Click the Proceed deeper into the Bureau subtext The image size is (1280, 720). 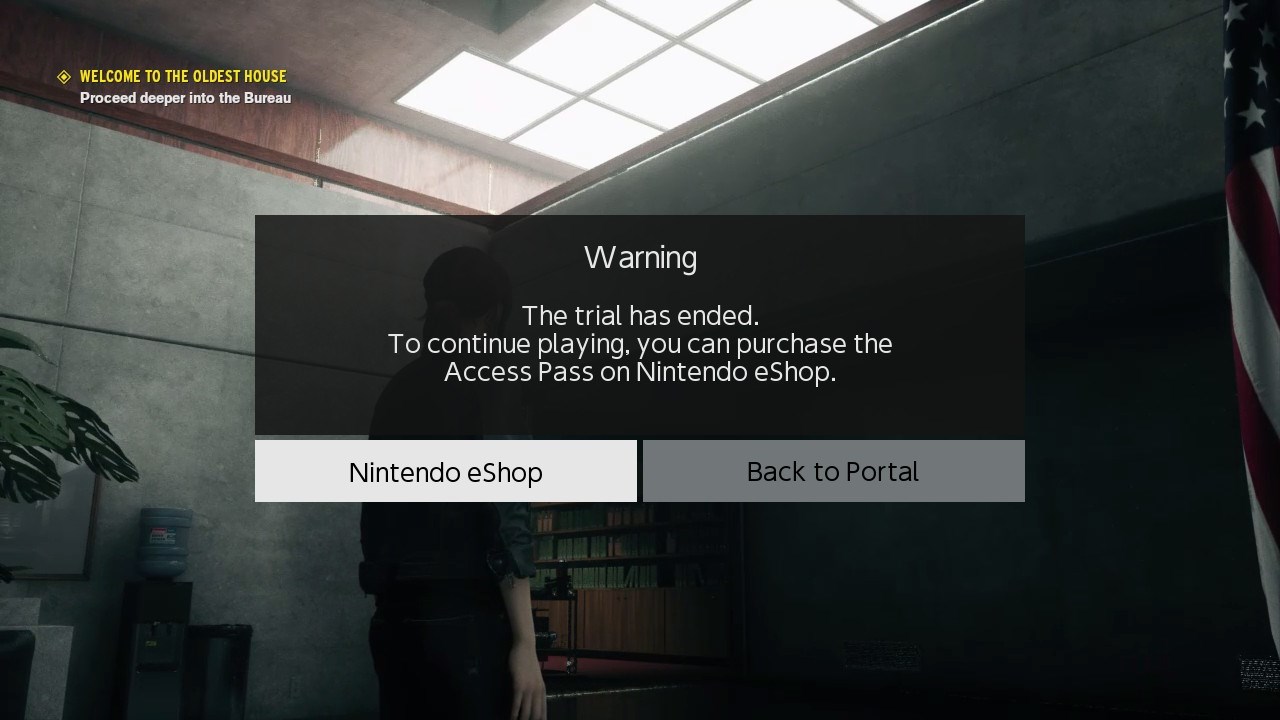pyautogui.click(x=185, y=98)
